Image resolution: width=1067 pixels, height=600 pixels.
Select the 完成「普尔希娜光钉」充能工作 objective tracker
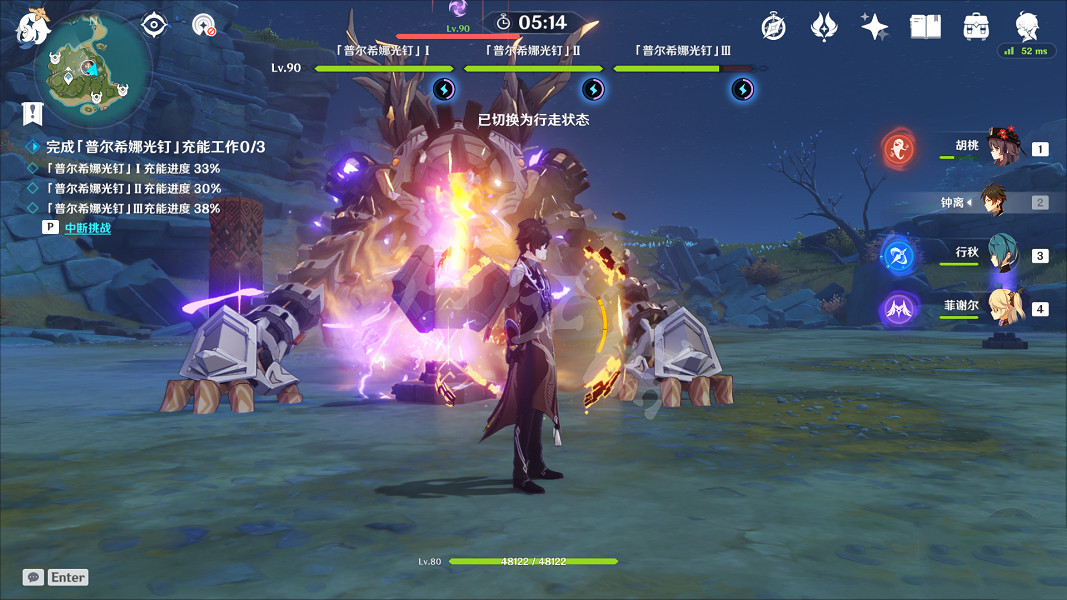(155, 147)
